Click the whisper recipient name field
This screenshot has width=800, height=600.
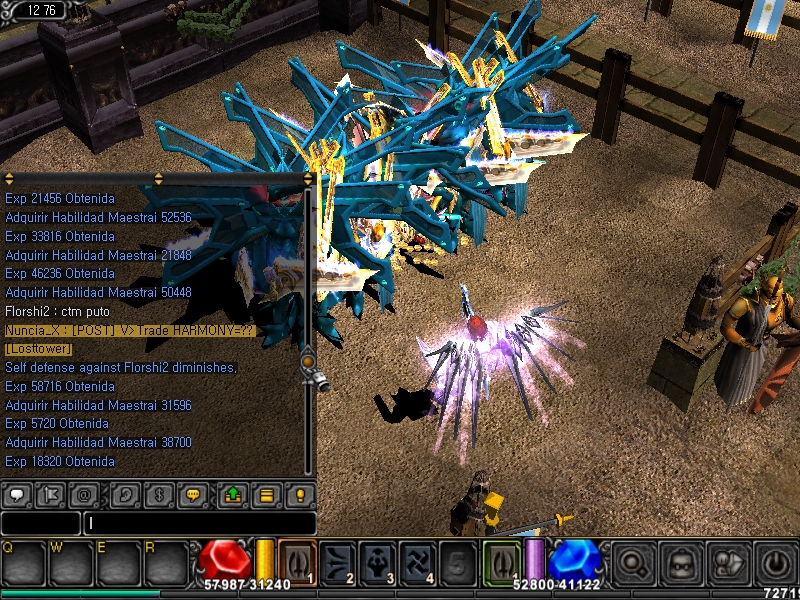(x=40, y=523)
